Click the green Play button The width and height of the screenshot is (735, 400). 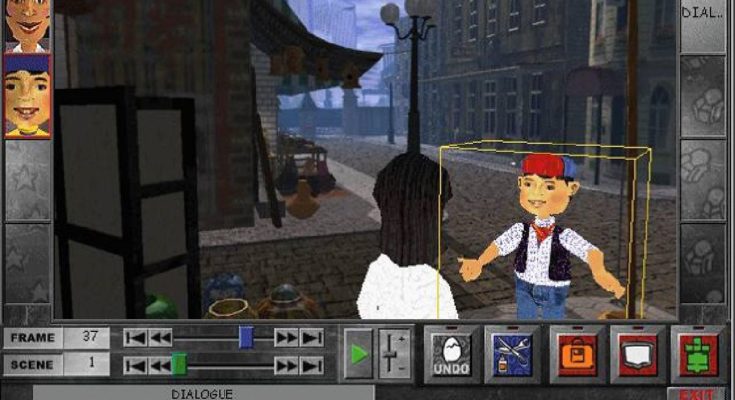[x=358, y=354]
